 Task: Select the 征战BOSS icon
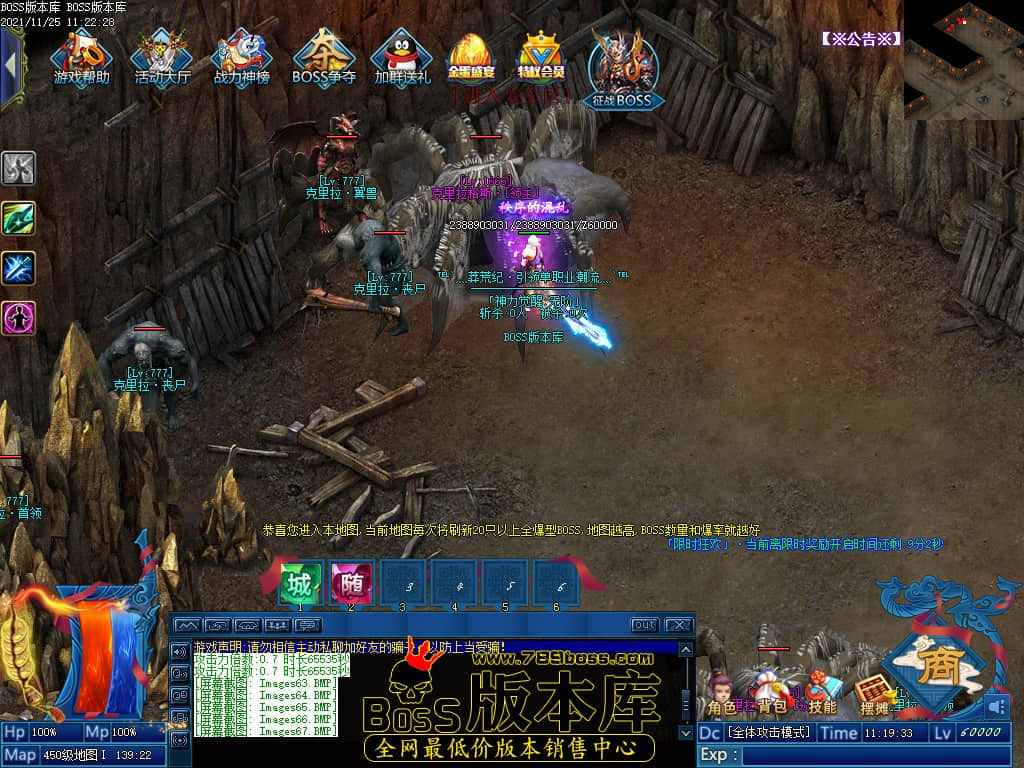coord(621,68)
